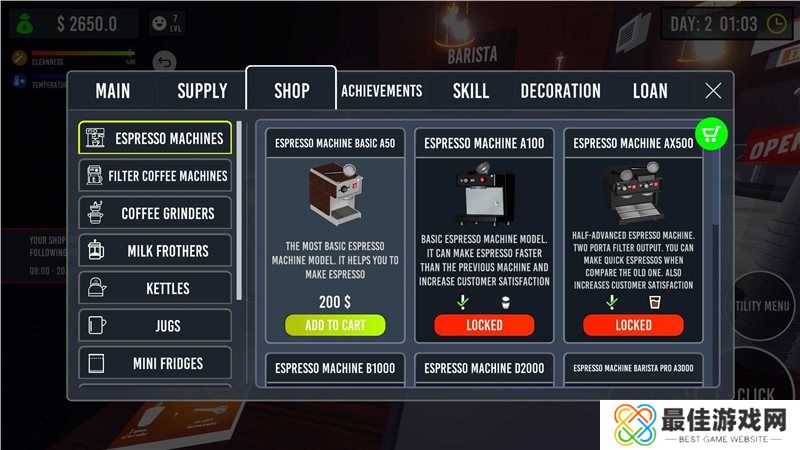The height and width of the screenshot is (450, 800).
Task: Add Espresso Machine Basic A50 to cart
Action: 335,325
